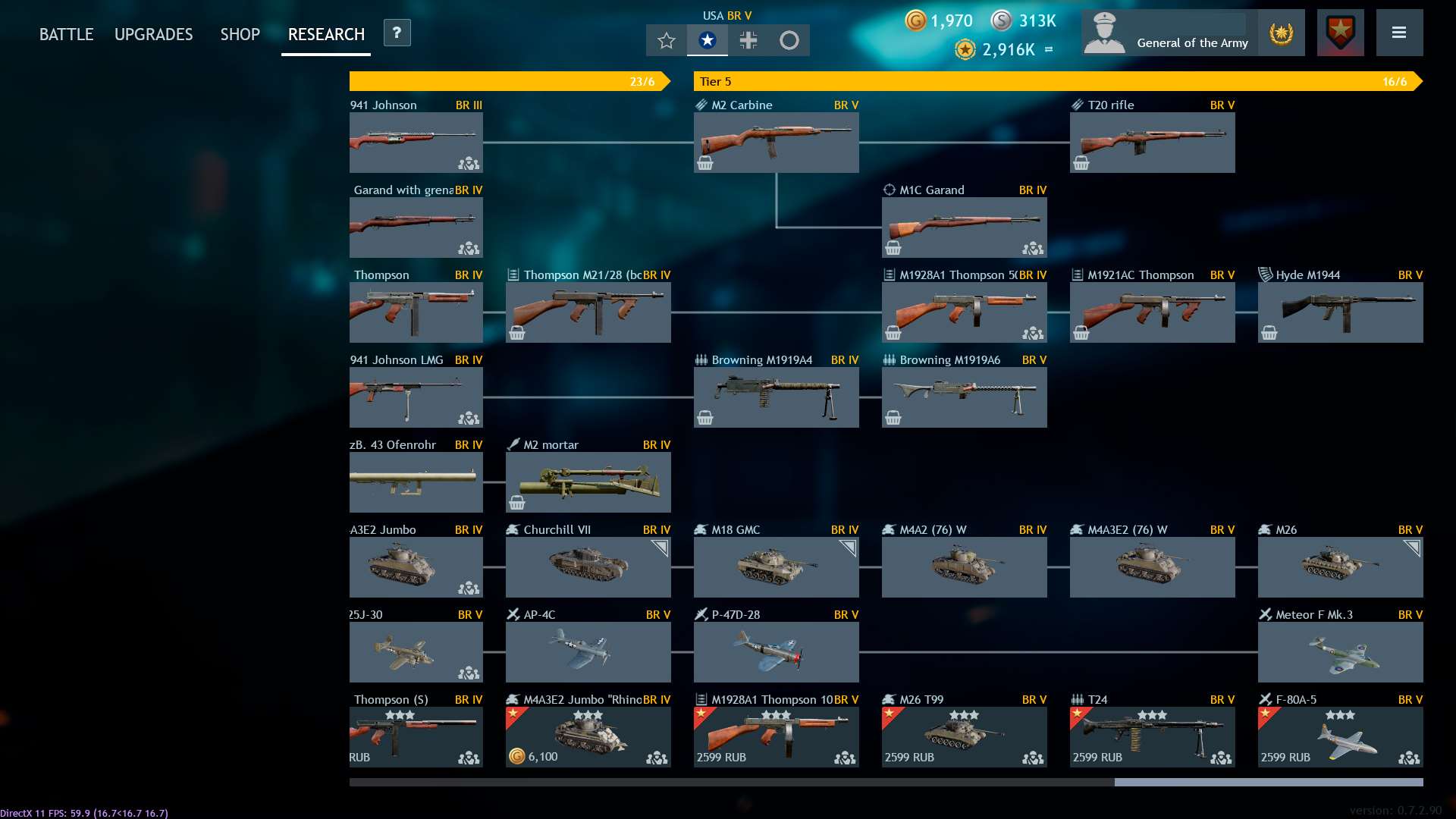Viewport: 1456px width, 819px height.
Task: Expand the gold order shield panel
Action: pos(1339,32)
